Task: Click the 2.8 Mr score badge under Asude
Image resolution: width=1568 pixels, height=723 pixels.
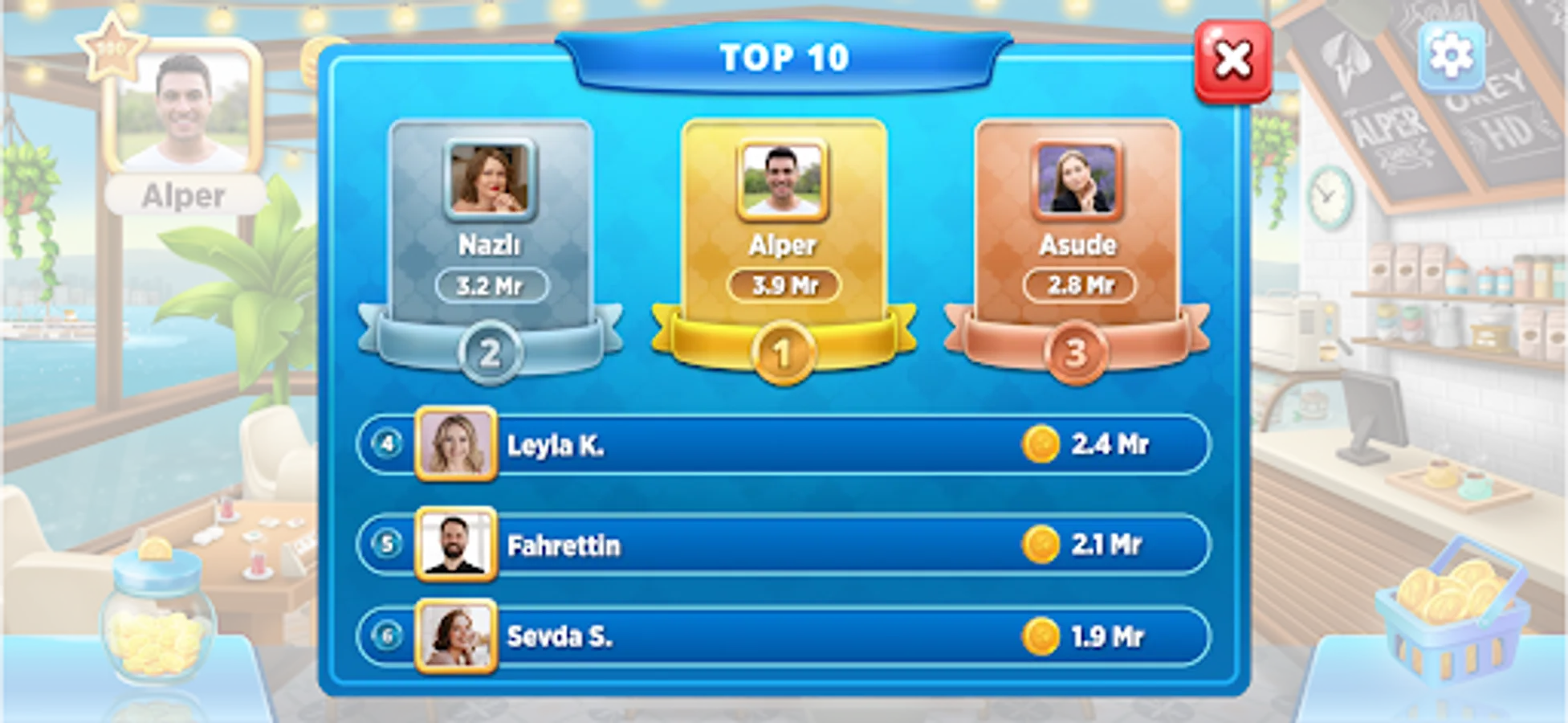Action: 1077,283
